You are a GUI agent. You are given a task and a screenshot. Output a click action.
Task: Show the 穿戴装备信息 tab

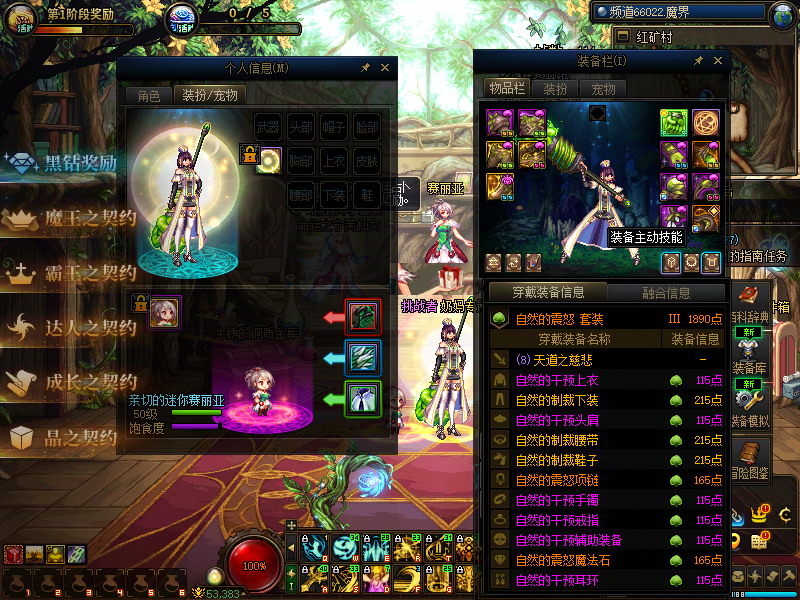coord(548,293)
